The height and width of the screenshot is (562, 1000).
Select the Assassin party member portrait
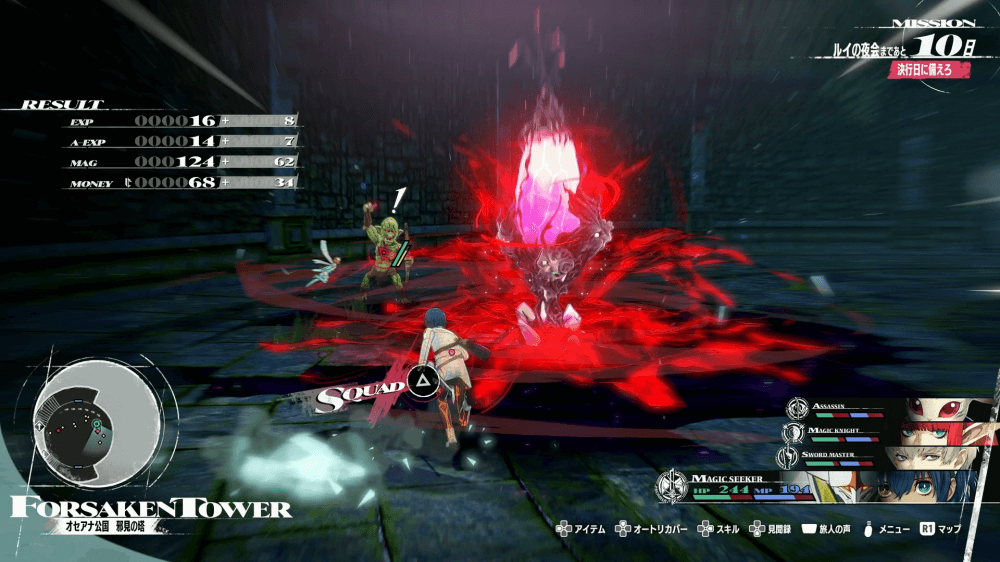[944, 410]
